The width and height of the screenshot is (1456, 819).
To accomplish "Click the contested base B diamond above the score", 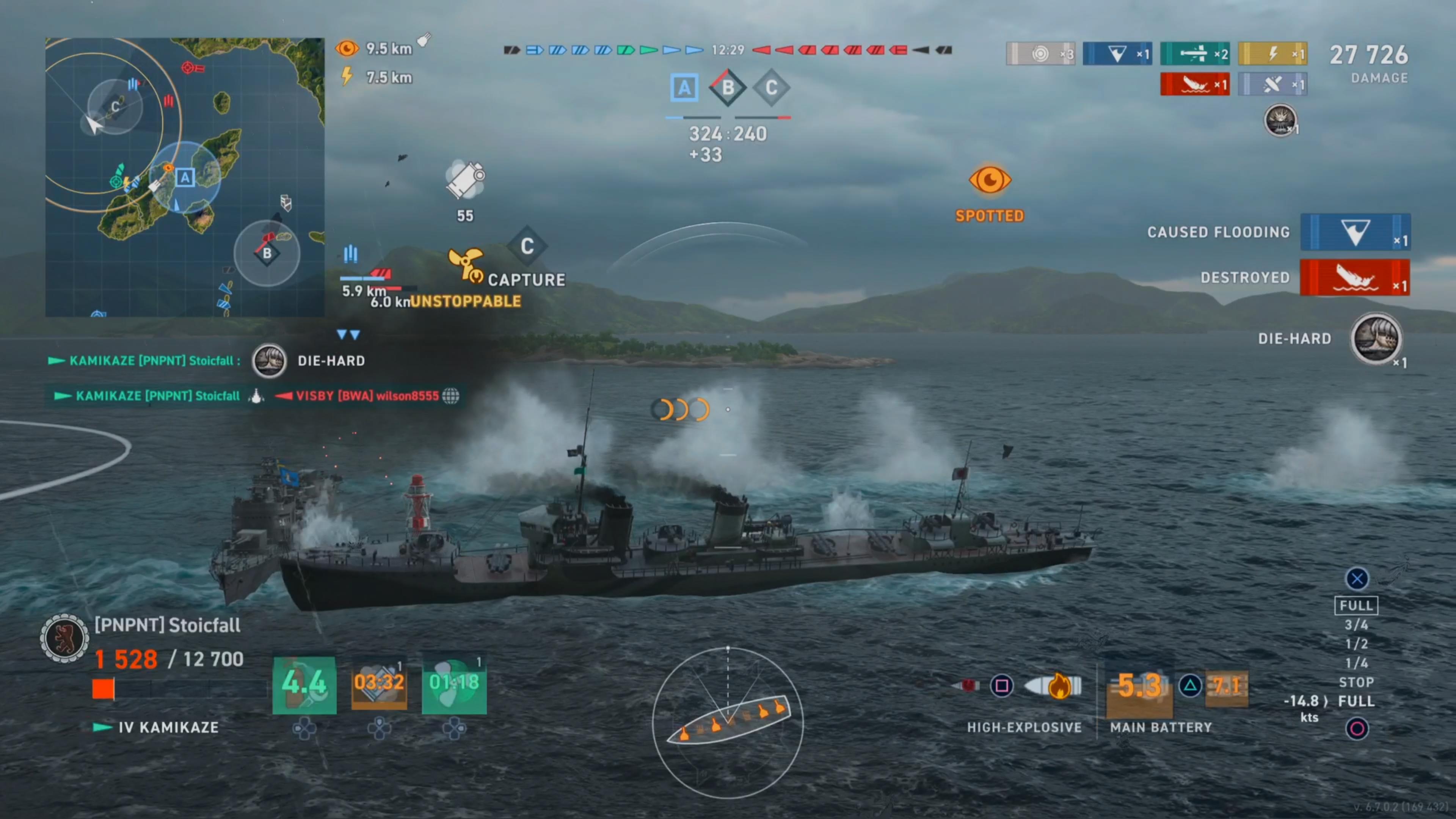I will point(728,88).
